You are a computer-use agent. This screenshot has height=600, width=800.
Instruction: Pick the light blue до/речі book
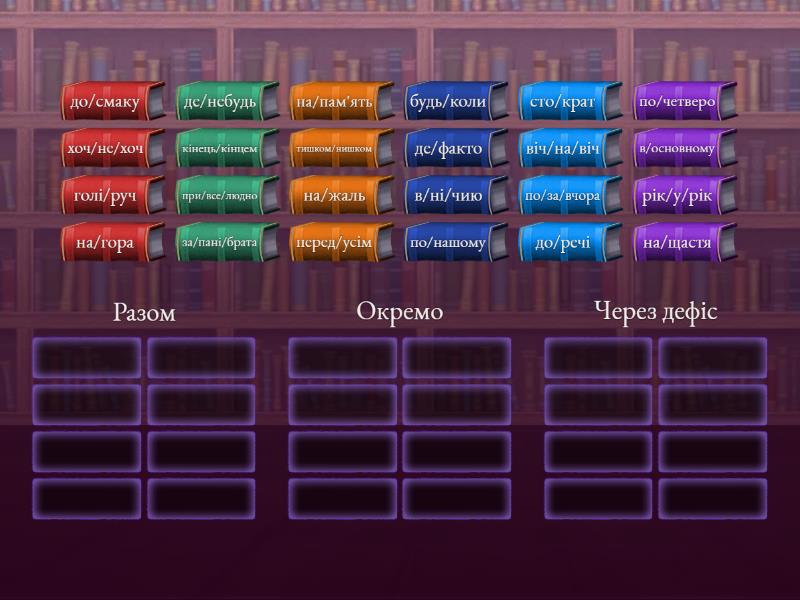click(562, 243)
